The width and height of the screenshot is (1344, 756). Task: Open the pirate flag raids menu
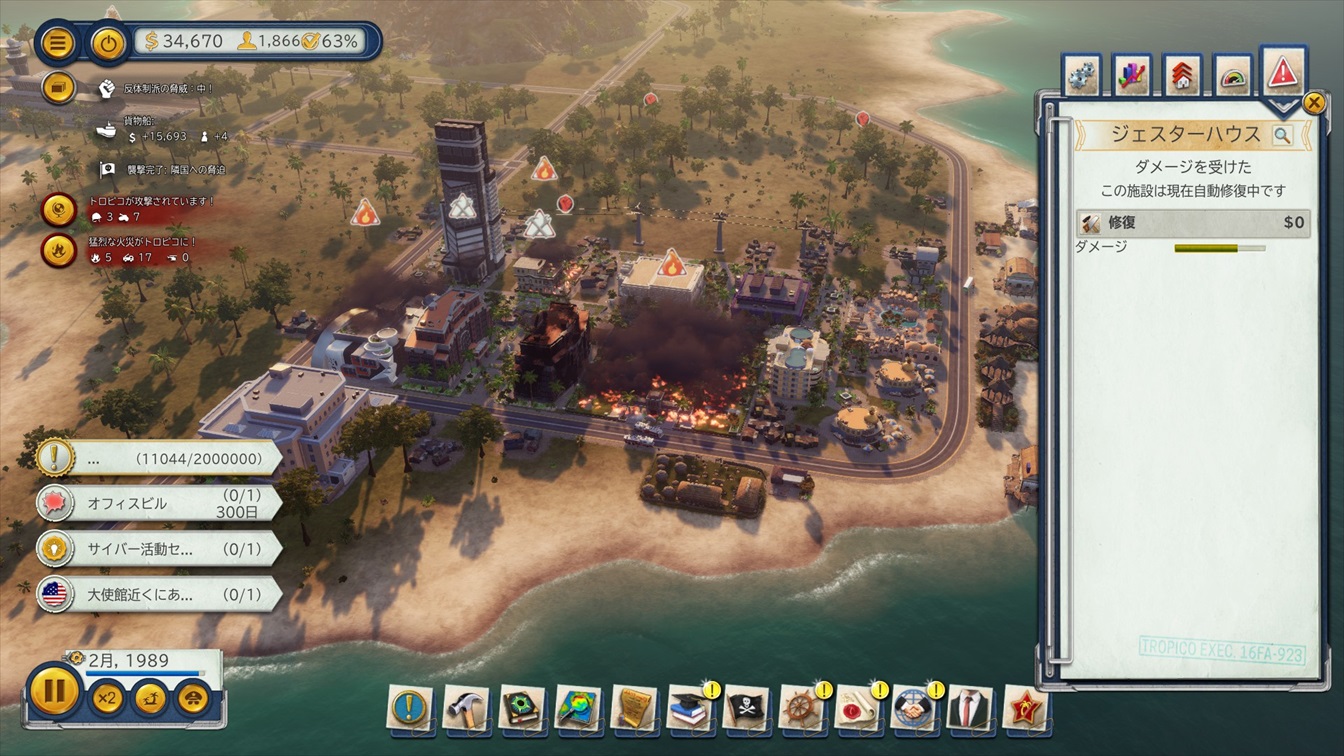tap(745, 707)
